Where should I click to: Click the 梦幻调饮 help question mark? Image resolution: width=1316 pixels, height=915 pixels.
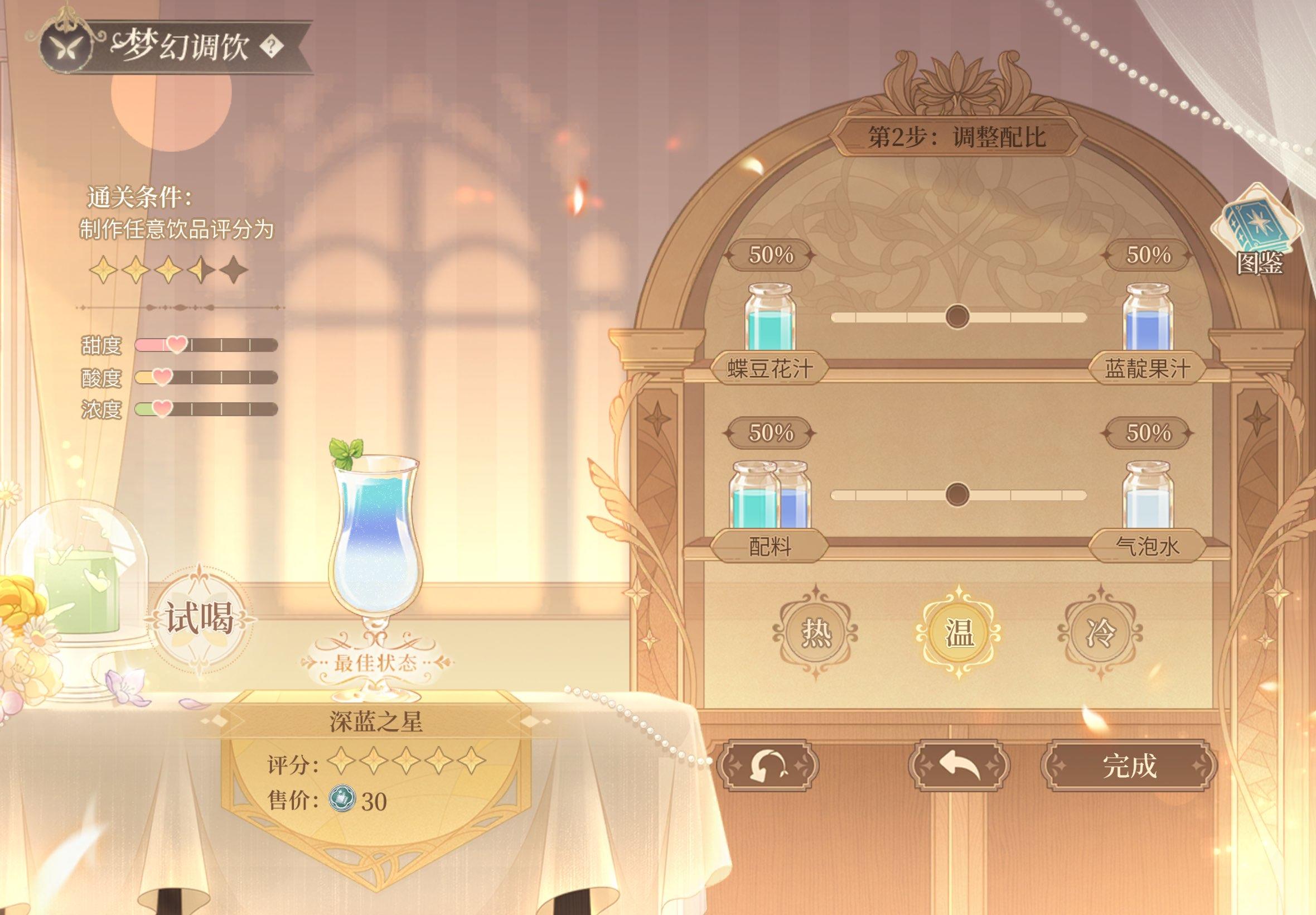(x=273, y=46)
